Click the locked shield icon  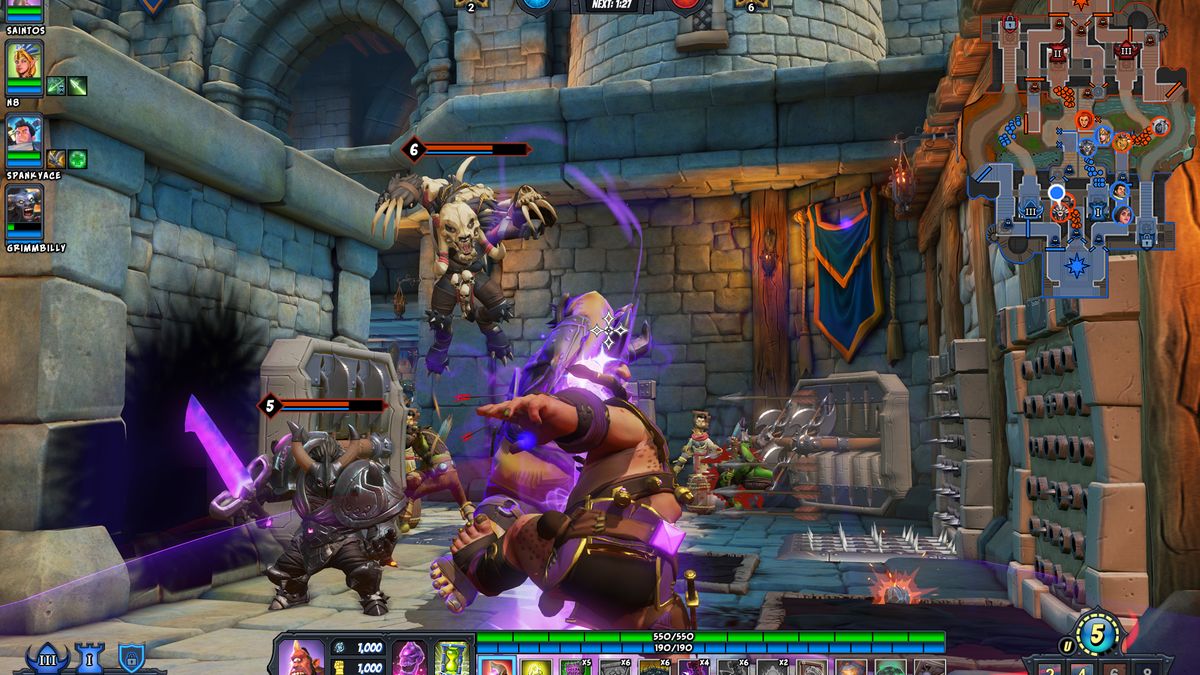pyautogui.click(x=131, y=657)
